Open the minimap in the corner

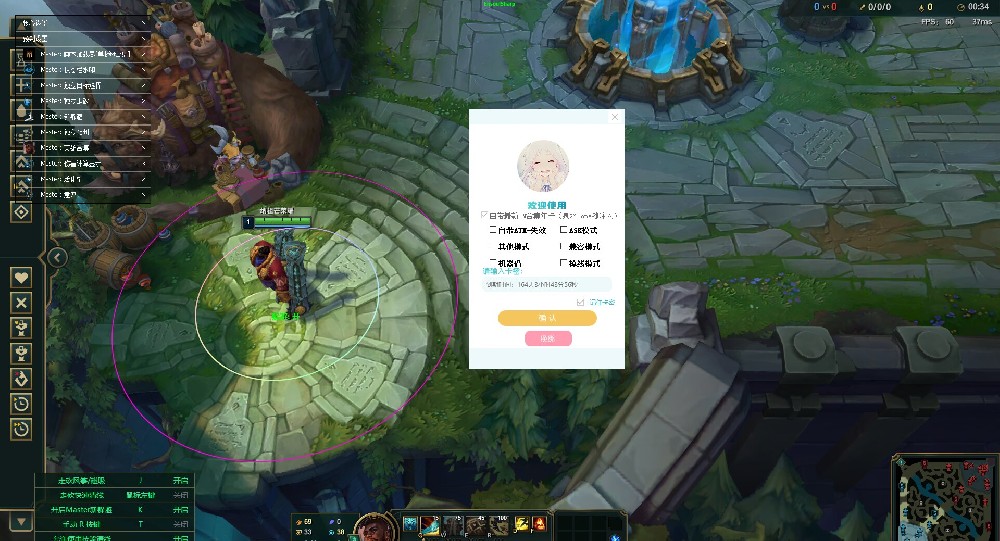tap(943, 497)
